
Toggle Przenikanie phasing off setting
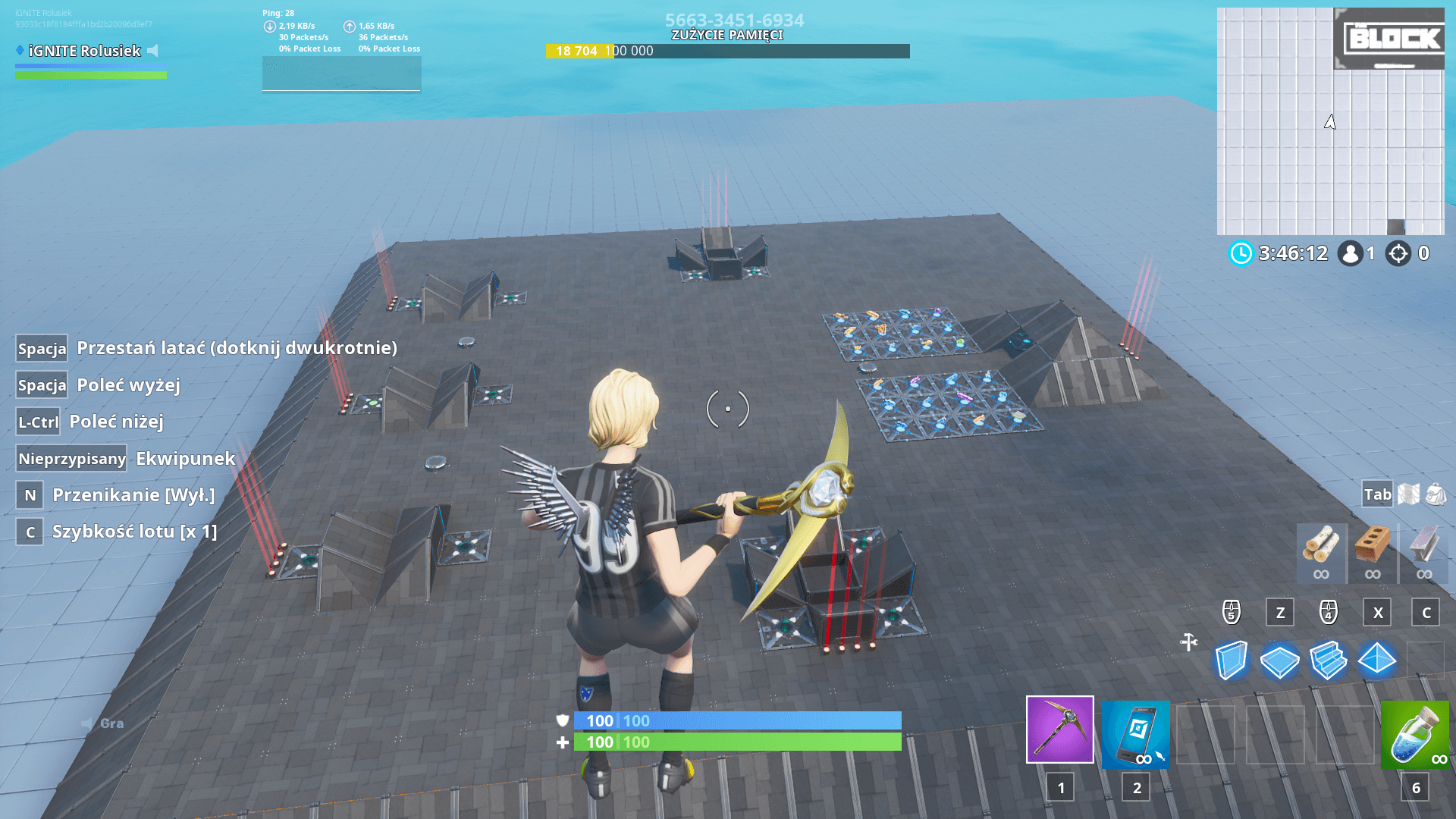click(x=133, y=494)
